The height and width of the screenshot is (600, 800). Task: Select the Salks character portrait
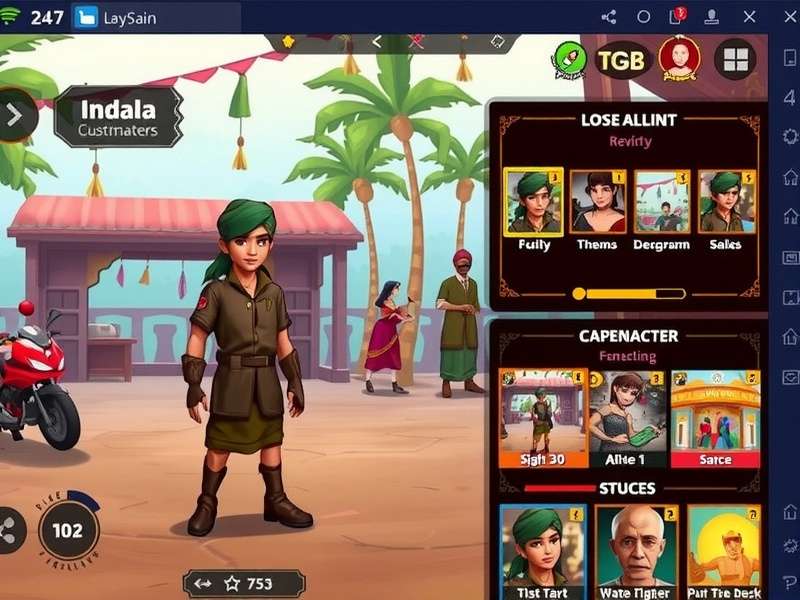[x=726, y=202]
